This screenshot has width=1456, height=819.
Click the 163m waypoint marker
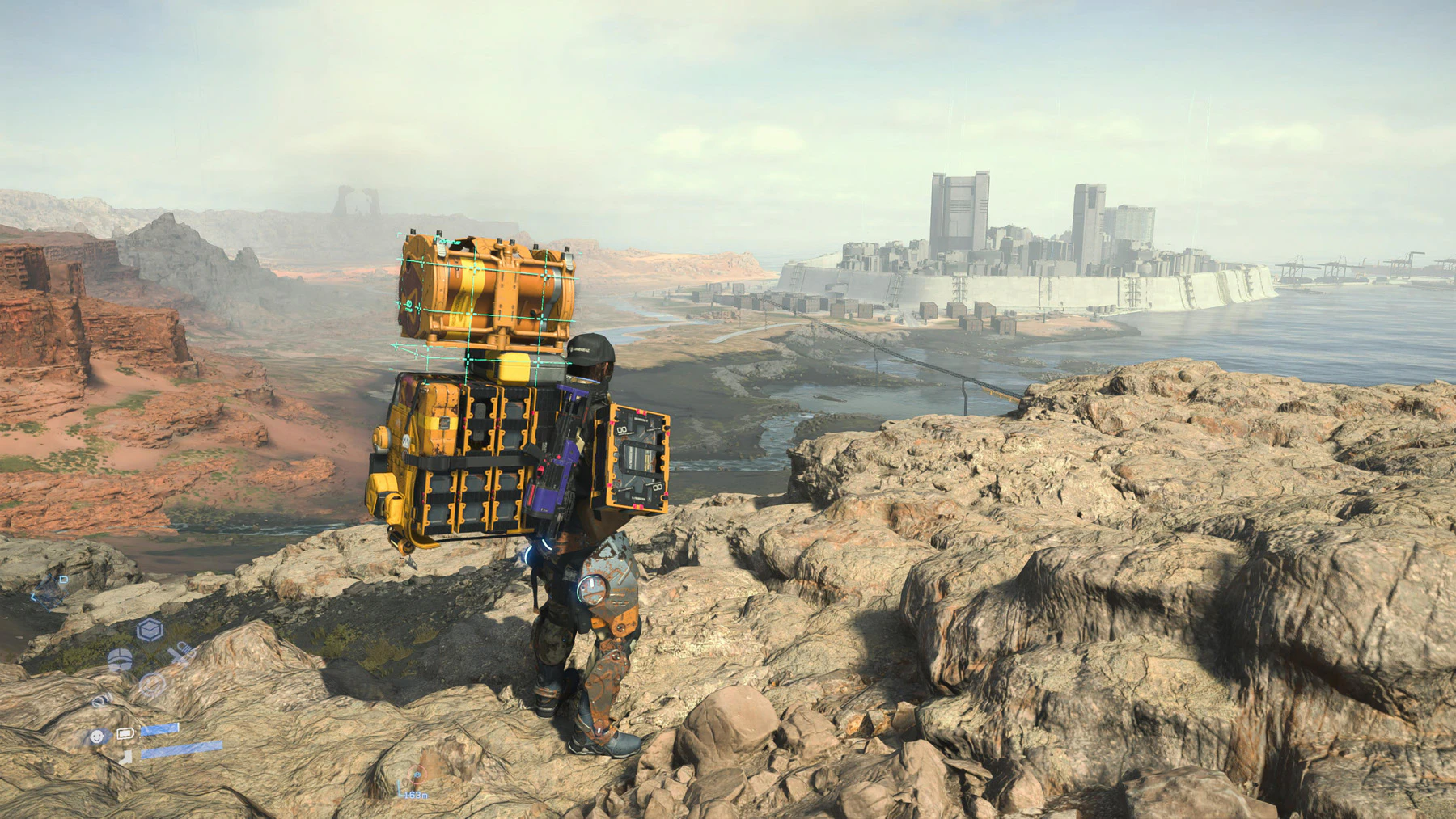416,778
